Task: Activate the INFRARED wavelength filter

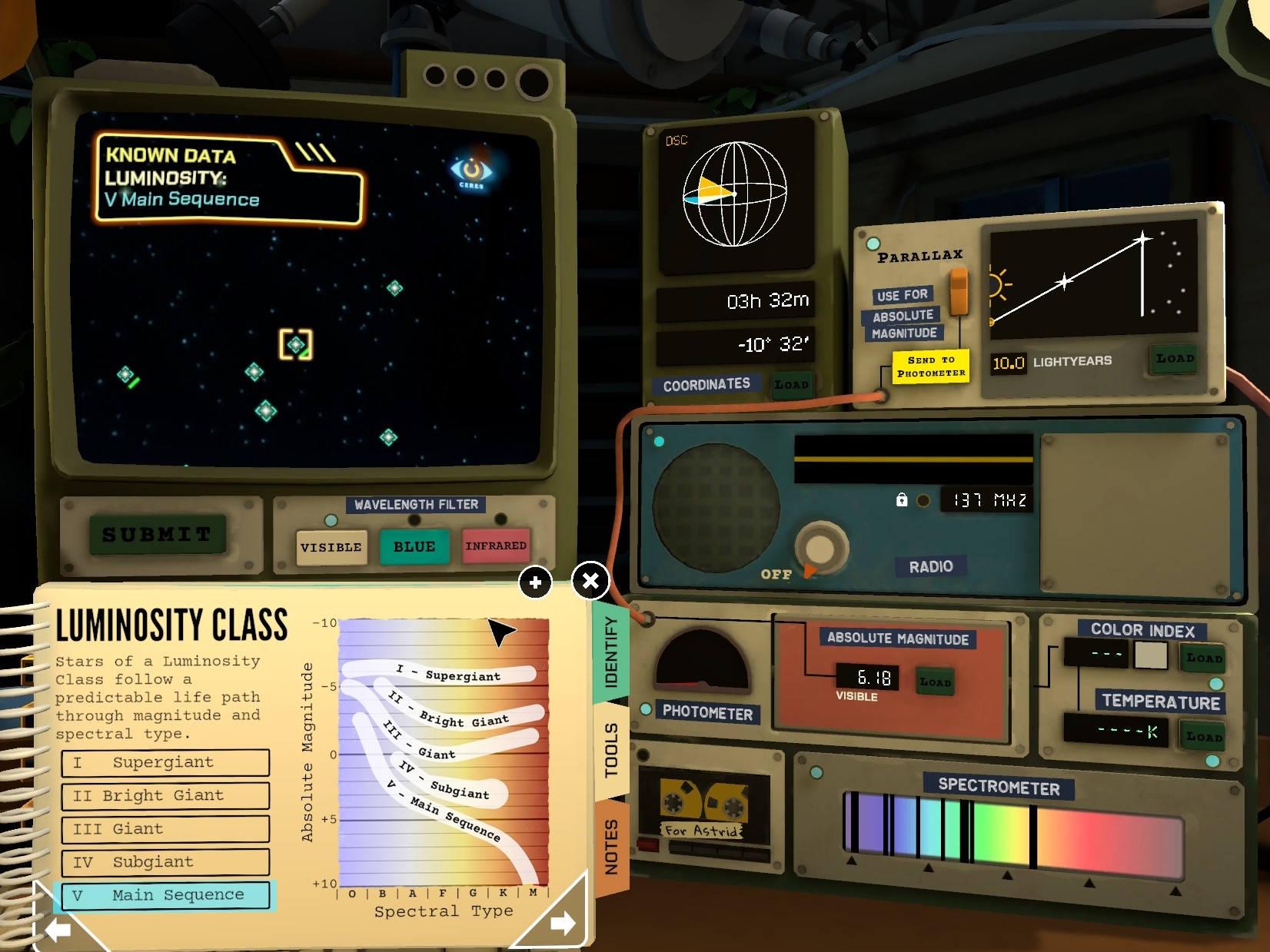Action: pos(496,546)
